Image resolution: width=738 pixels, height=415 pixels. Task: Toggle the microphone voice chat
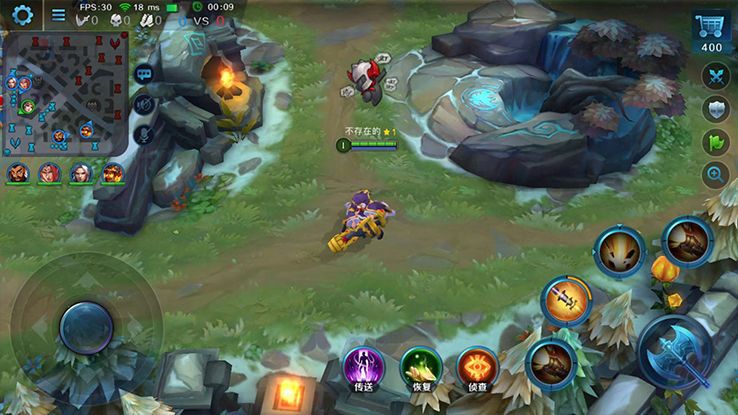[x=144, y=134]
